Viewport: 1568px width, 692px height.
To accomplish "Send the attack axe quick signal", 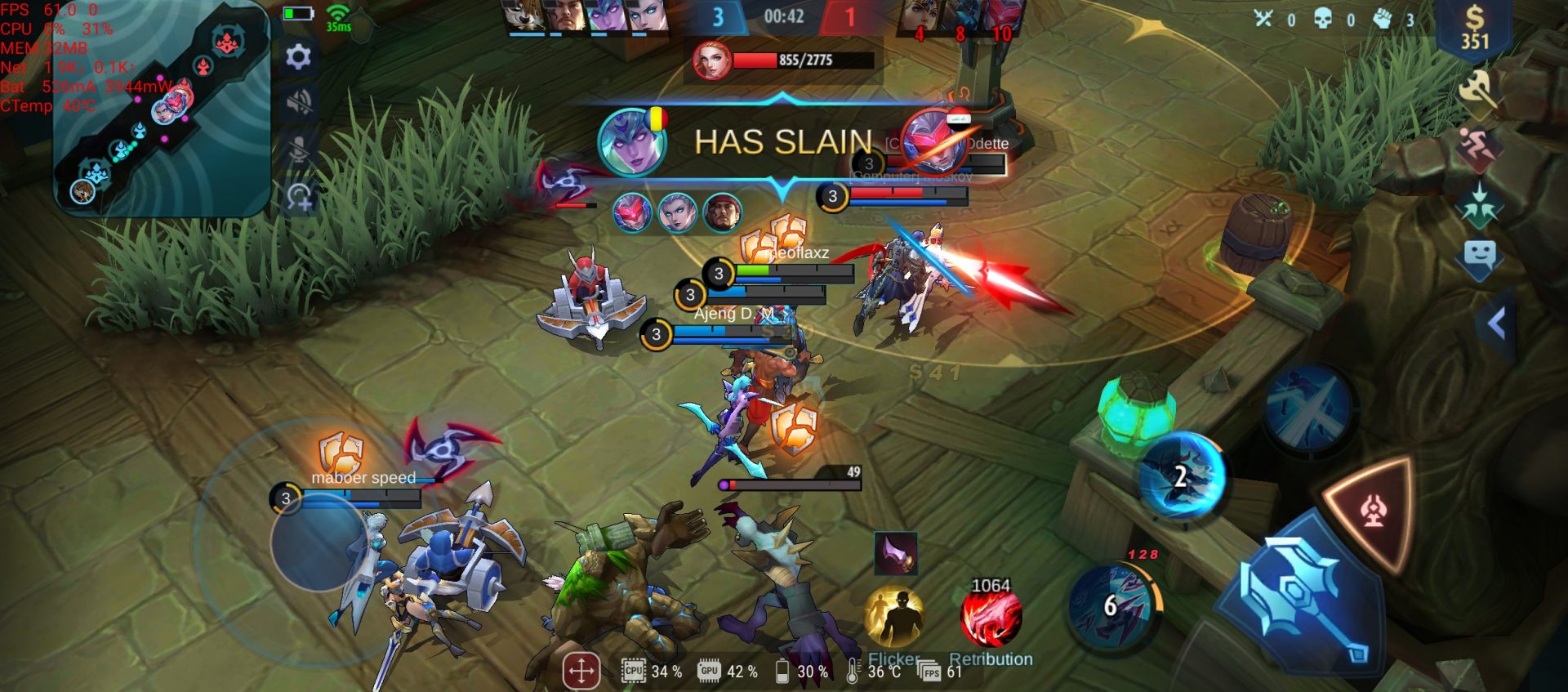I will 1478,91.
